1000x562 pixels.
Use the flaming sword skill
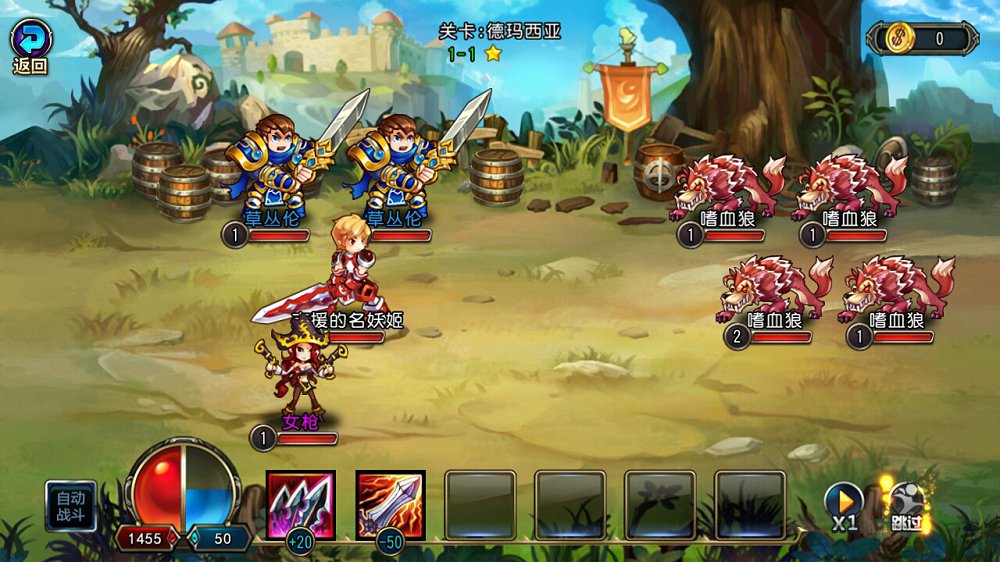(x=390, y=505)
